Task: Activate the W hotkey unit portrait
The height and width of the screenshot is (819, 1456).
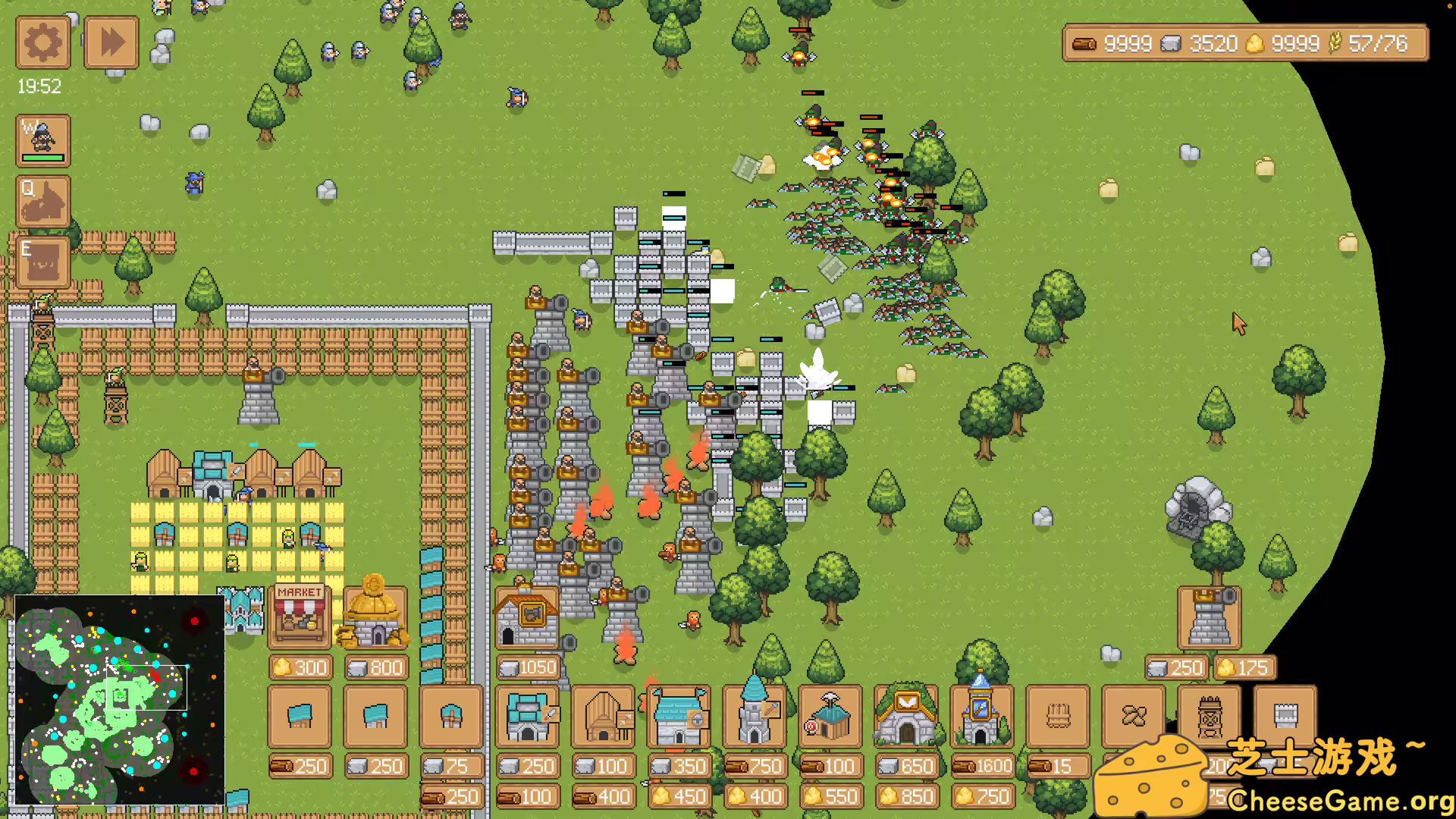Action: point(42,140)
